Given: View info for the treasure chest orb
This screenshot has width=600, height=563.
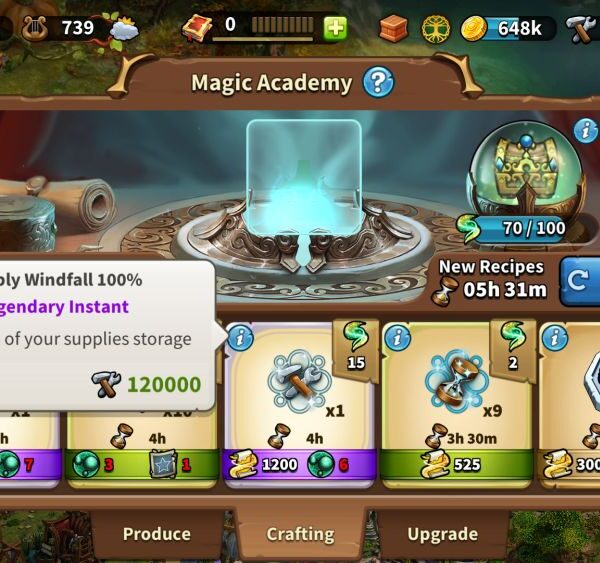Looking at the screenshot, I should coord(585,130).
